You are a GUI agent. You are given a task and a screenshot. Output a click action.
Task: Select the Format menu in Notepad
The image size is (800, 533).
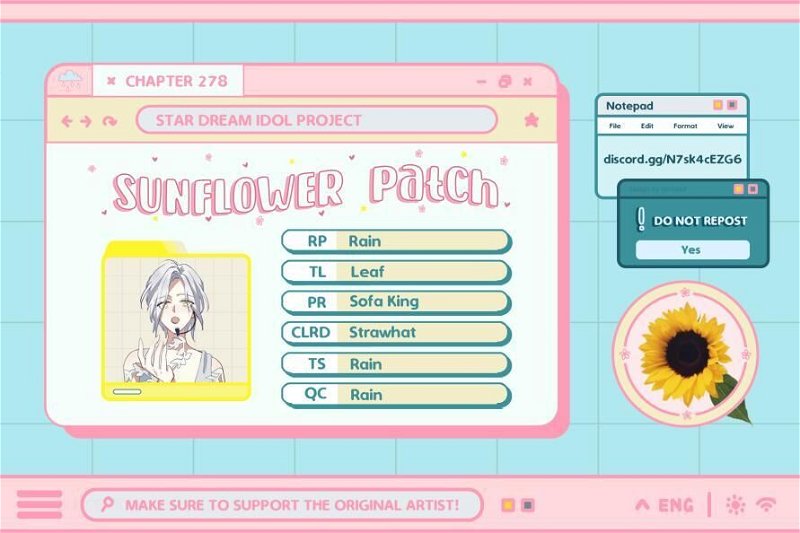click(x=685, y=126)
